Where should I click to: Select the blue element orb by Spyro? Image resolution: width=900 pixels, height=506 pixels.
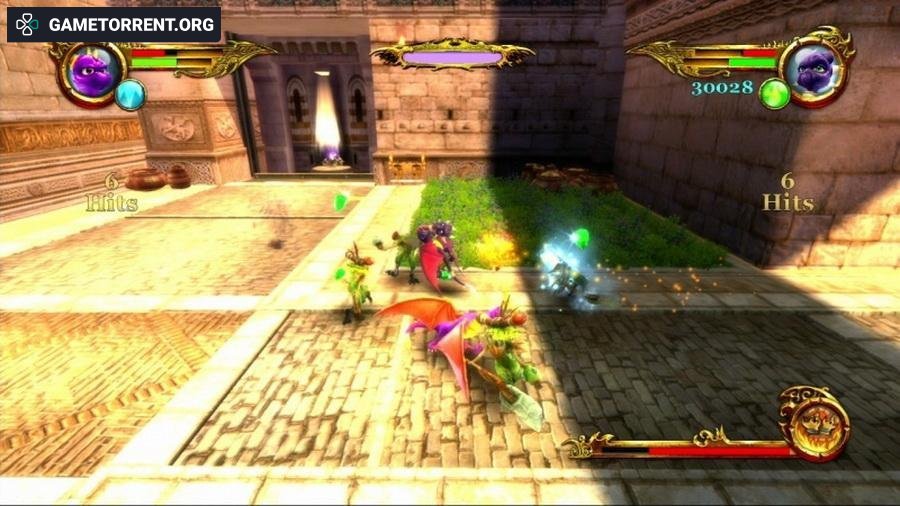[x=130, y=95]
